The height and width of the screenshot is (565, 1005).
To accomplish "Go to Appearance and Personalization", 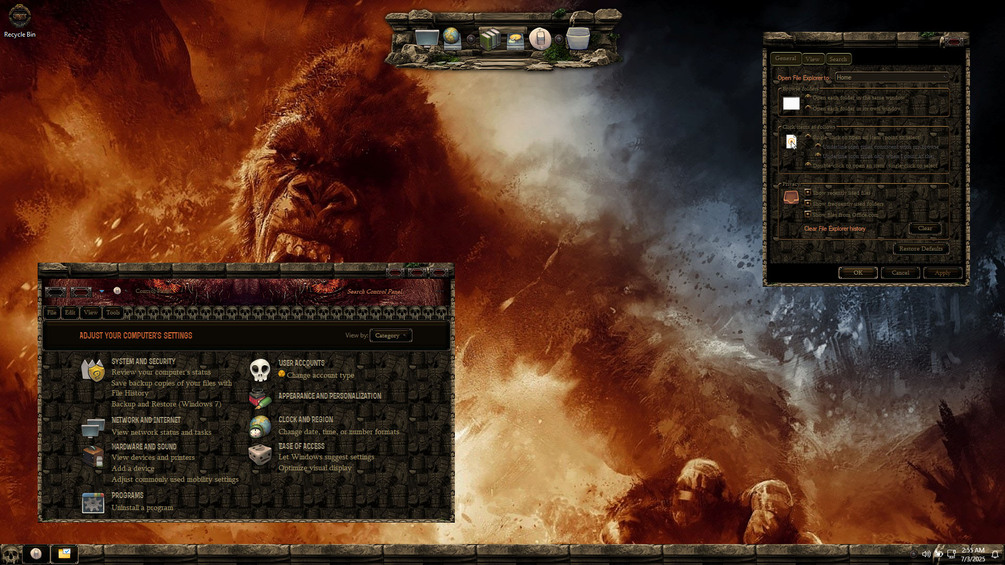I will click(329, 396).
